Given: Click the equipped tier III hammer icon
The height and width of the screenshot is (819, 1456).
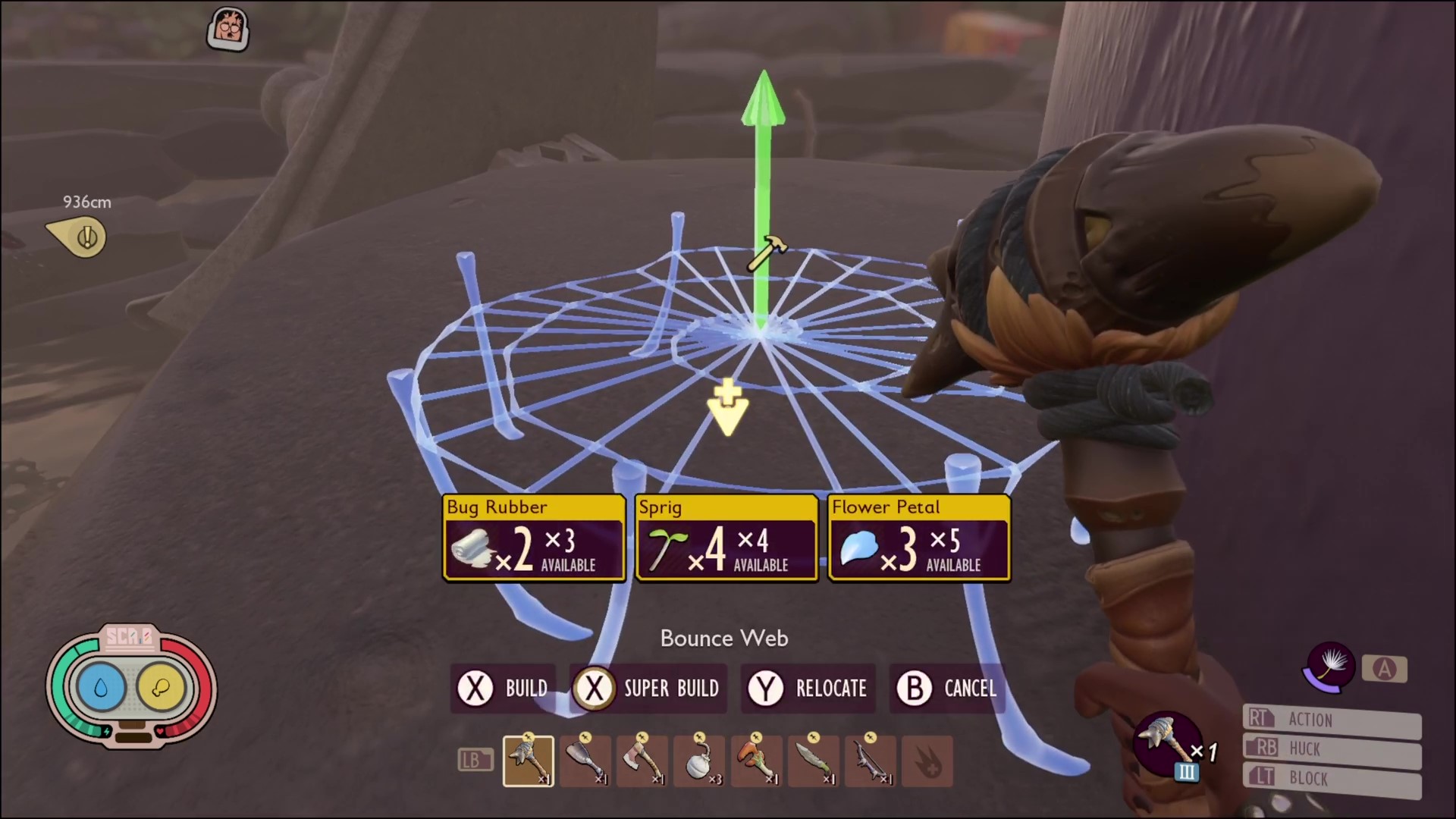Looking at the screenshot, I should click(x=1166, y=744).
